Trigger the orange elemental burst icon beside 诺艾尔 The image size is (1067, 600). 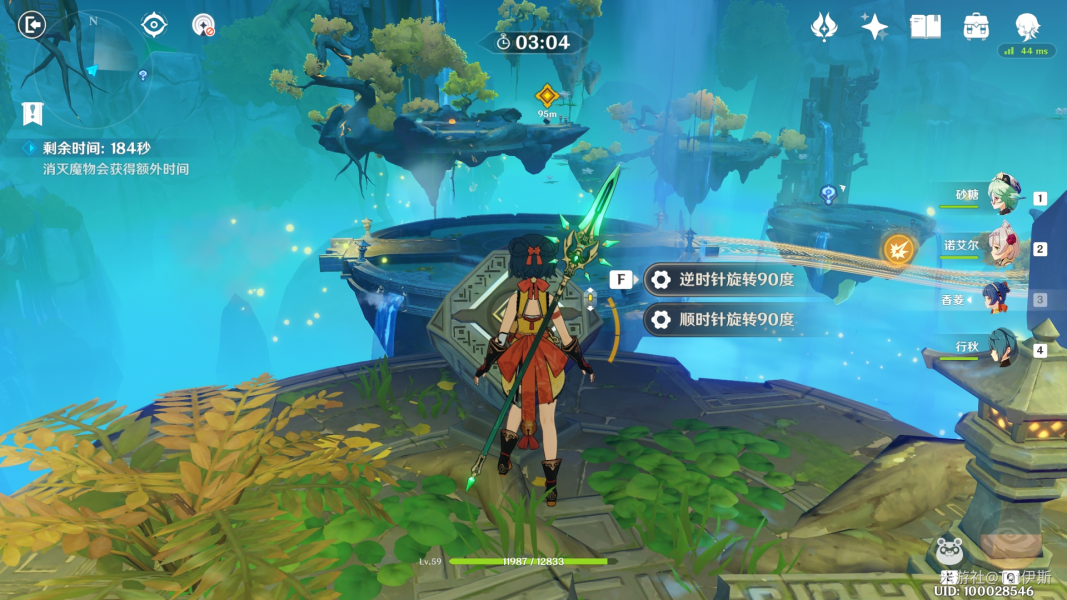pyautogui.click(x=898, y=248)
